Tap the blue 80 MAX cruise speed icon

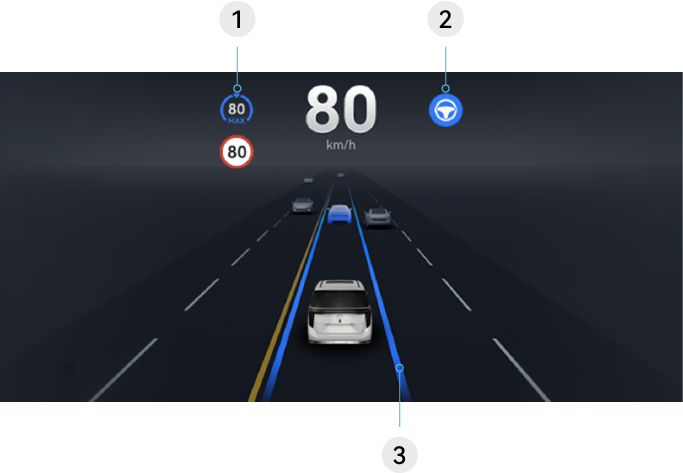[237, 110]
